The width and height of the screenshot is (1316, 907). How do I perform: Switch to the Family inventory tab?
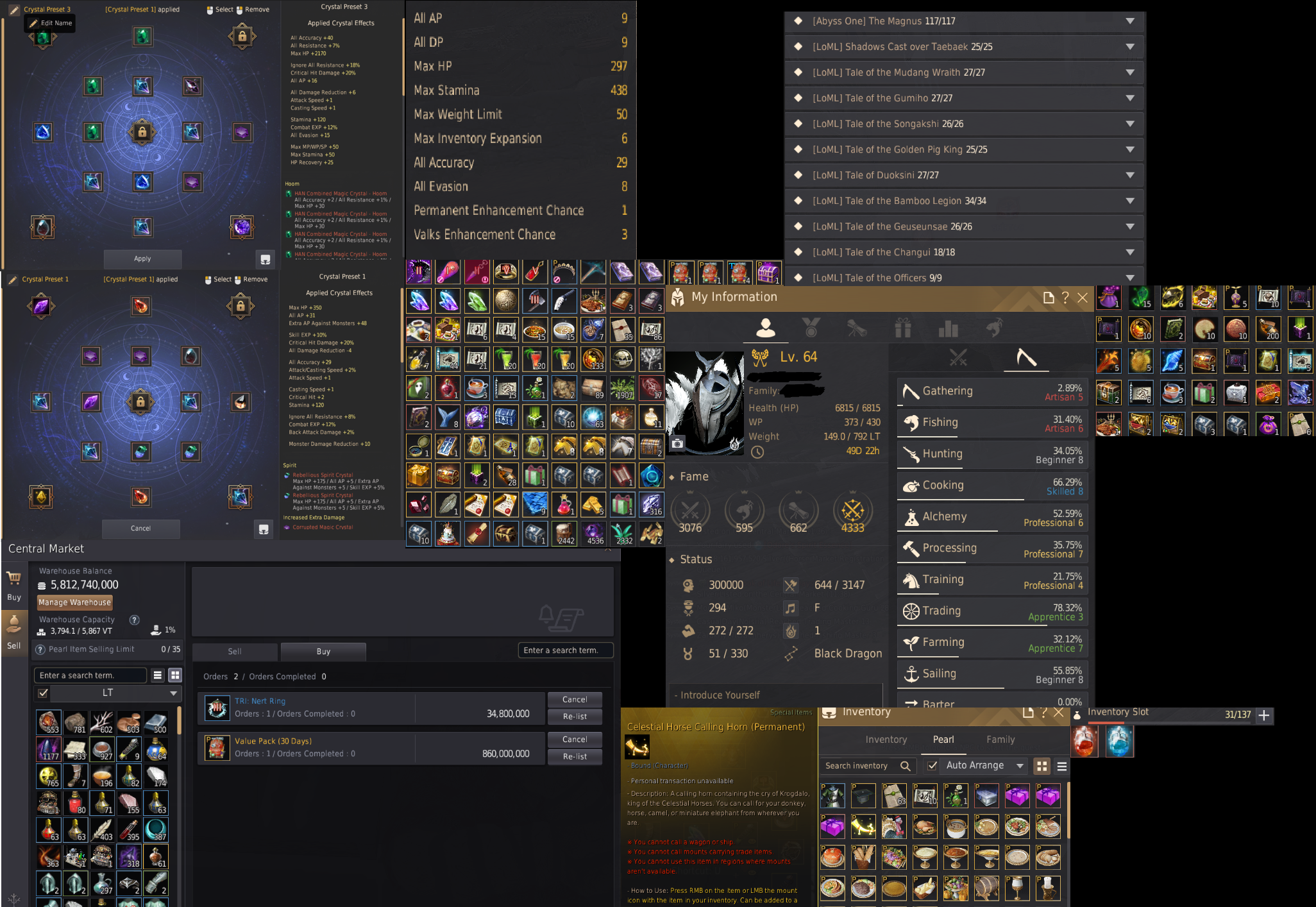[x=1000, y=739]
